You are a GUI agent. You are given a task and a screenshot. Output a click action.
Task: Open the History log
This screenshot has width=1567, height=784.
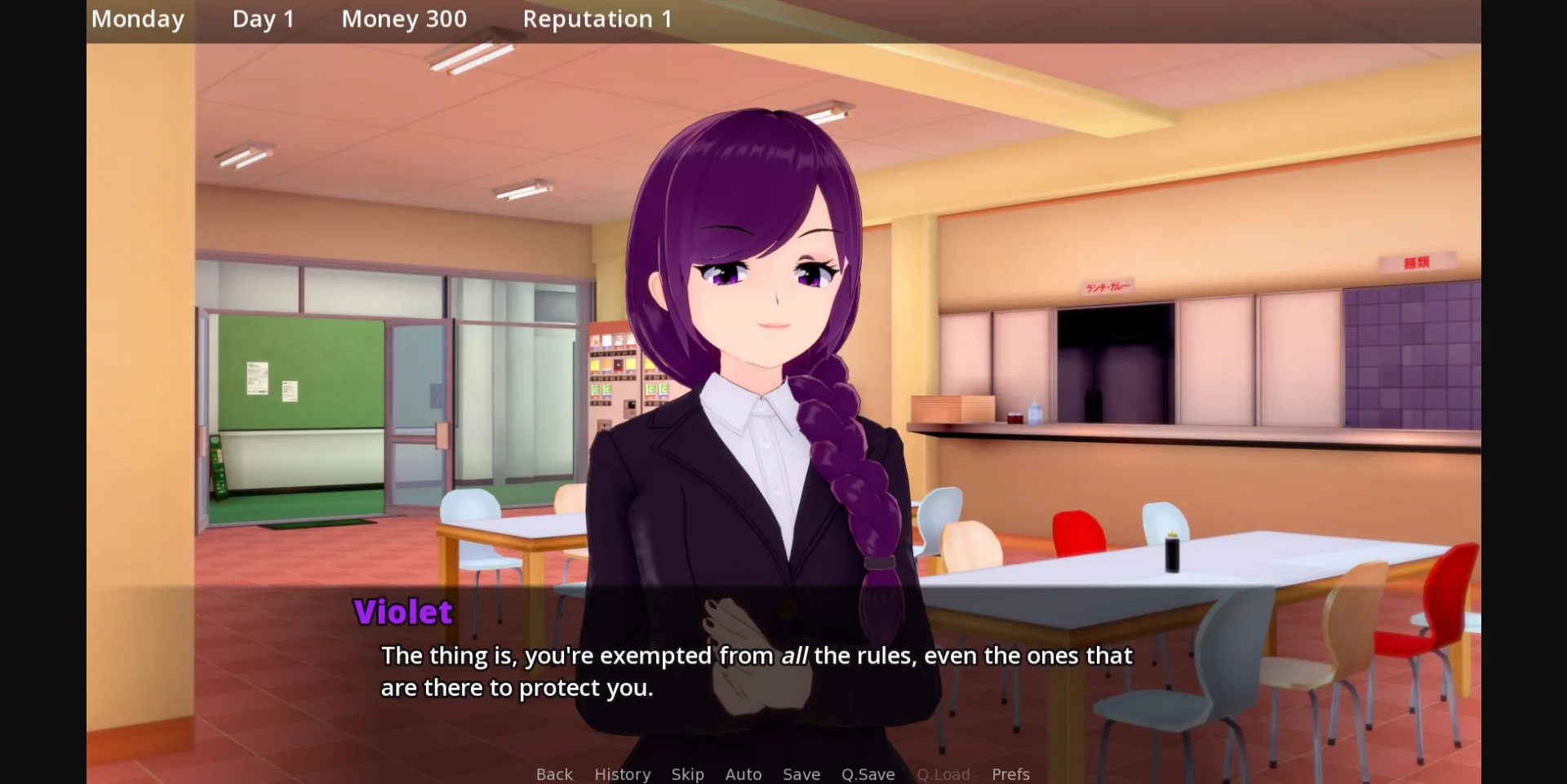tap(622, 773)
